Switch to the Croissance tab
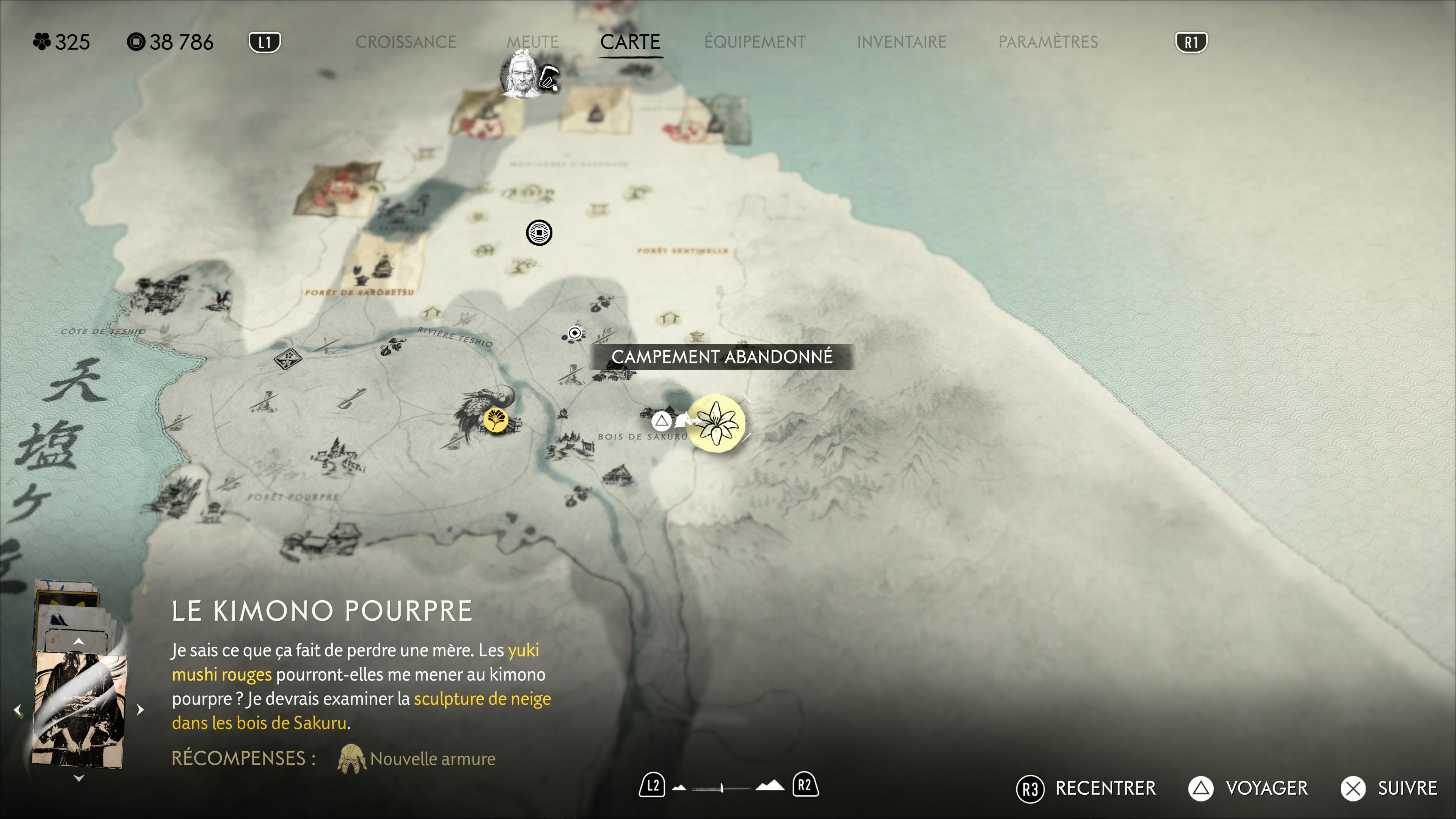The image size is (1456, 819). coord(405,42)
